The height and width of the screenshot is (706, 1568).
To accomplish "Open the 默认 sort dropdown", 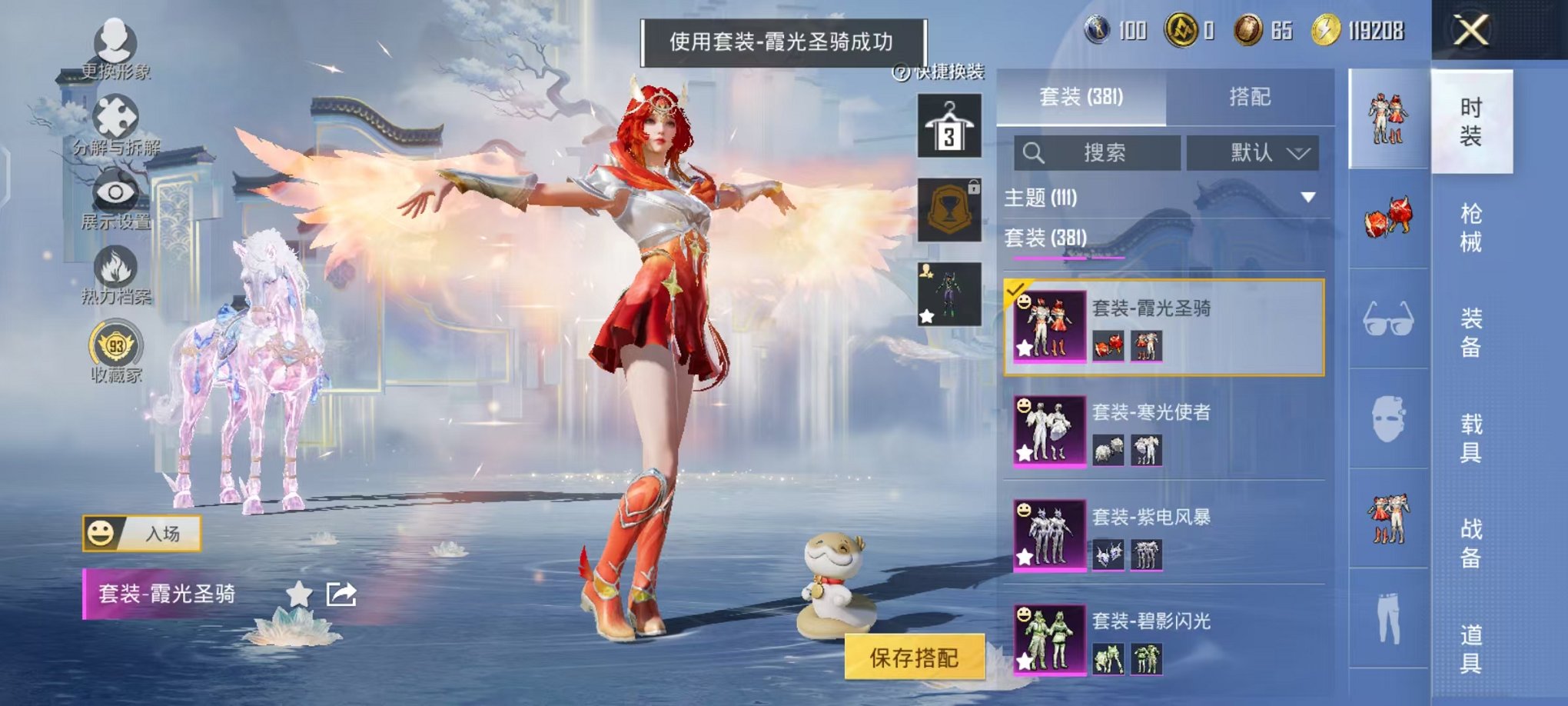I will [x=1252, y=152].
